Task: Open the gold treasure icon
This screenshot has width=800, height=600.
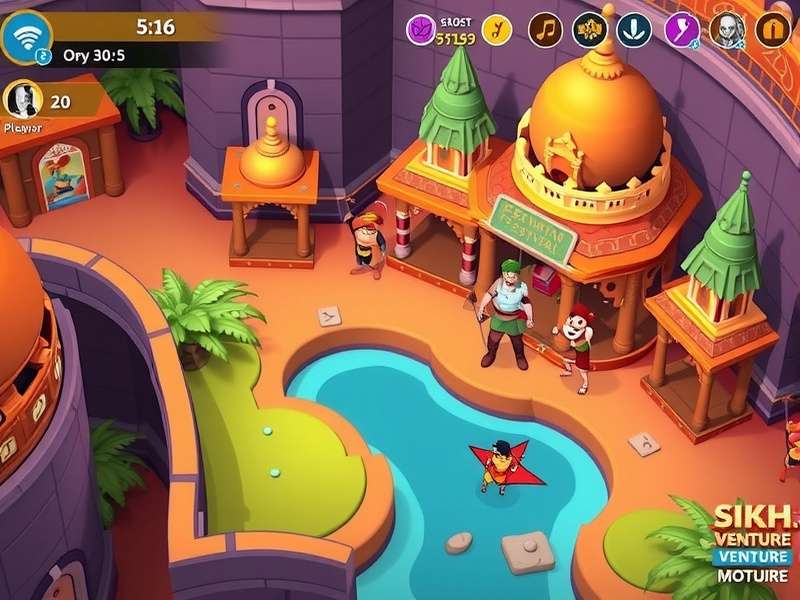Action: tap(590, 30)
